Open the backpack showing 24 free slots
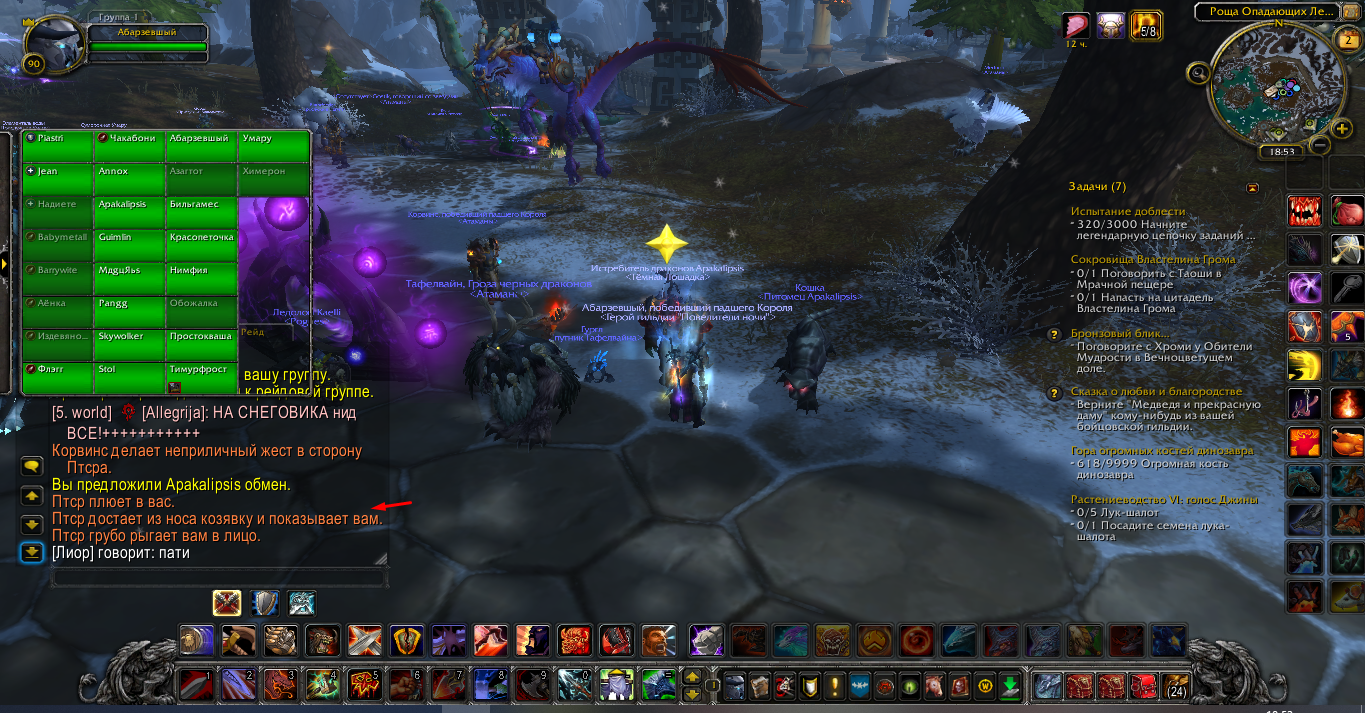 tap(1175, 686)
